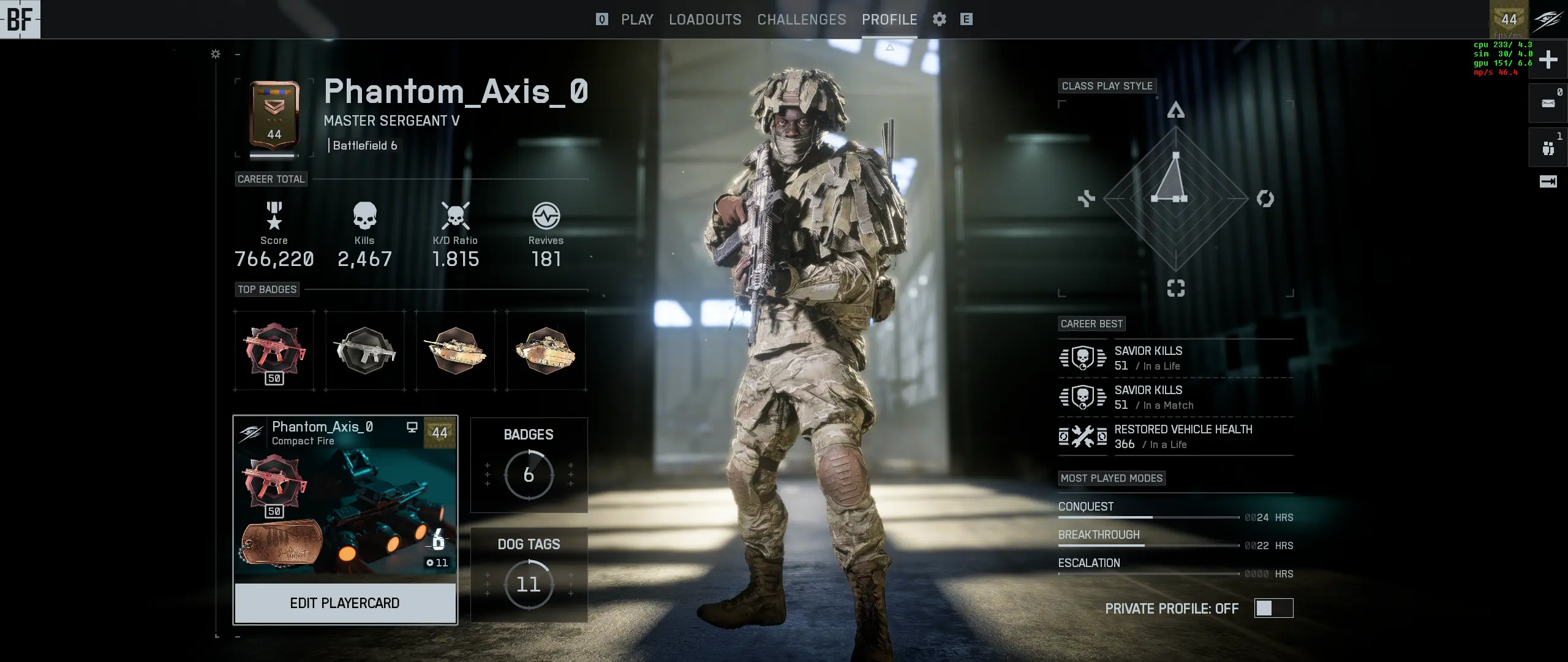
Task: Open the message inbox icon
Action: (x=1548, y=103)
